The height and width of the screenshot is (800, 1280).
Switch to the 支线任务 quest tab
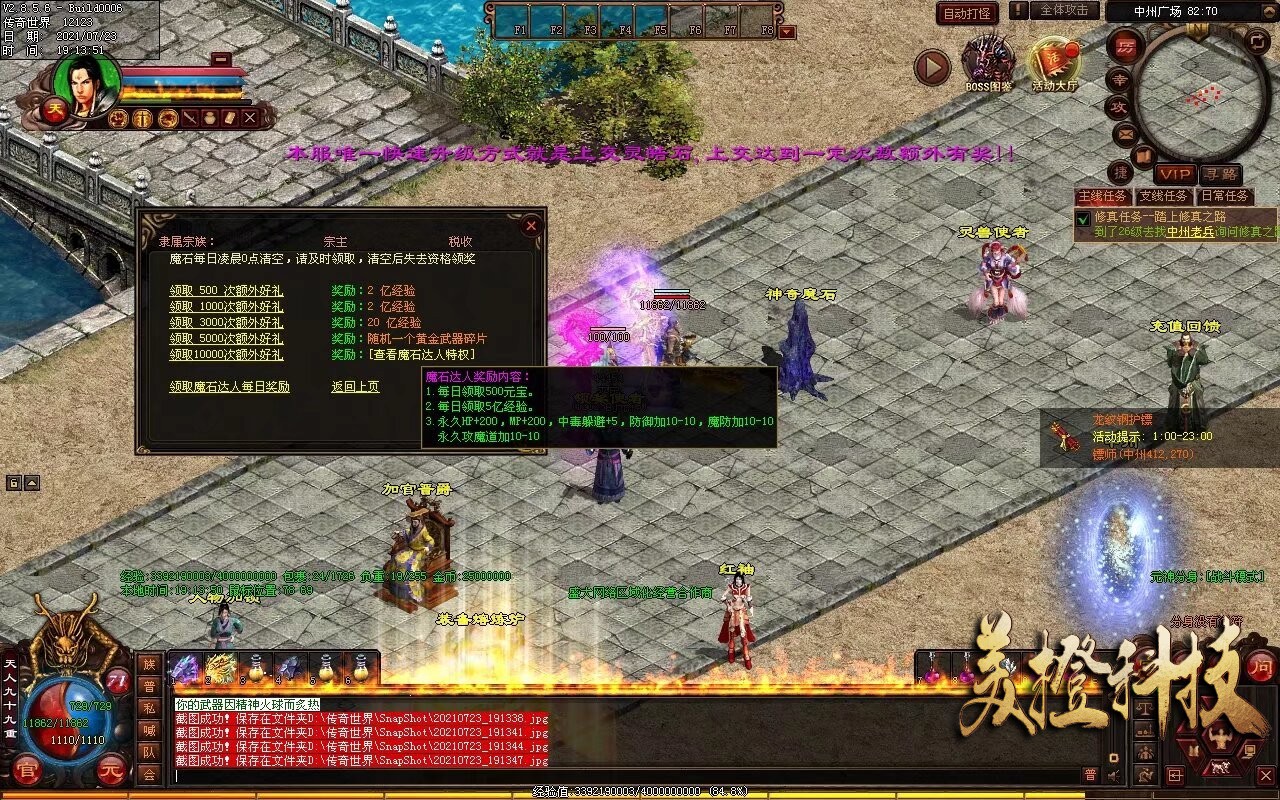coord(1162,196)
